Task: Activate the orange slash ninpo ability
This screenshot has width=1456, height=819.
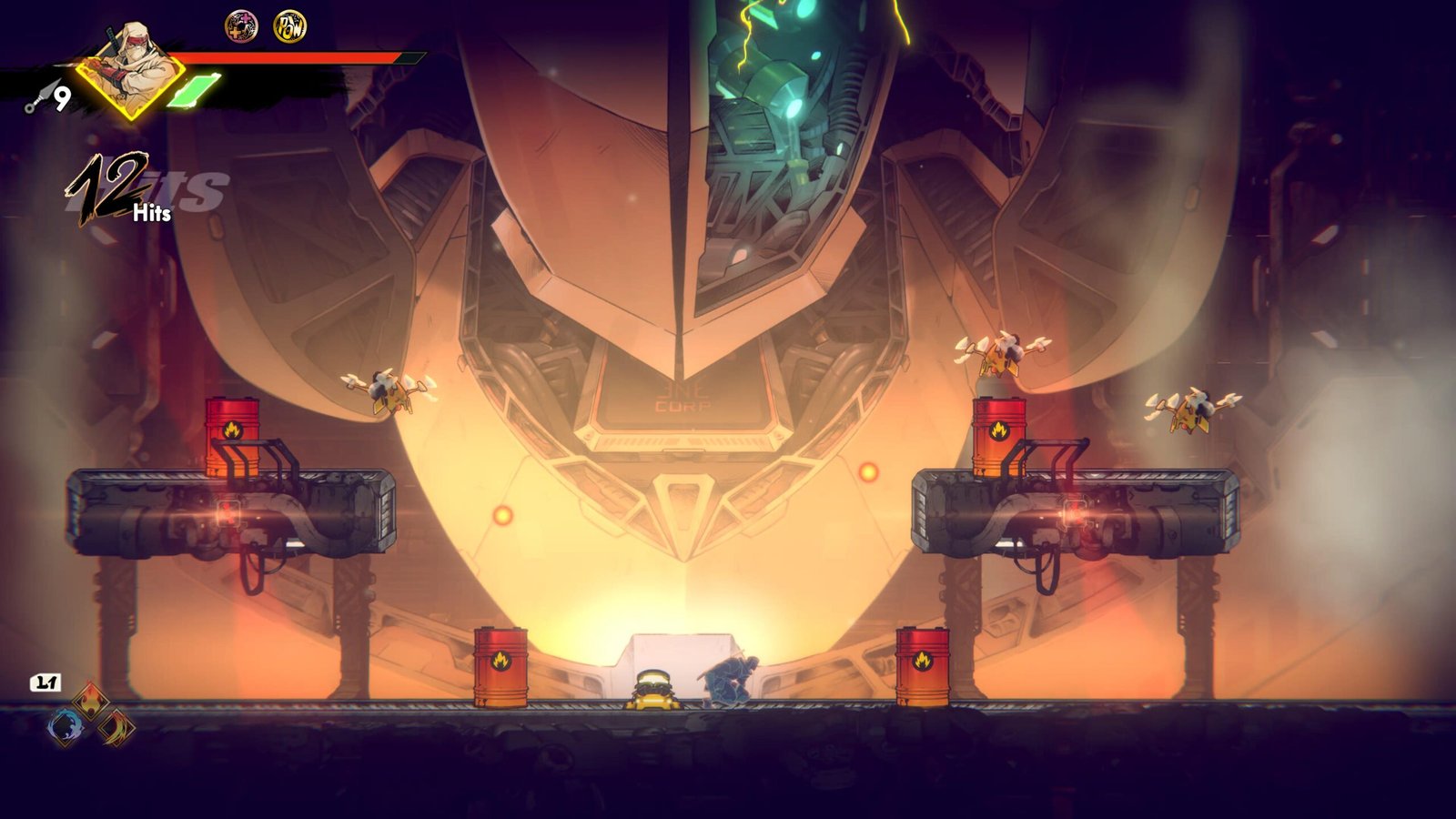Action: (117, 726)
